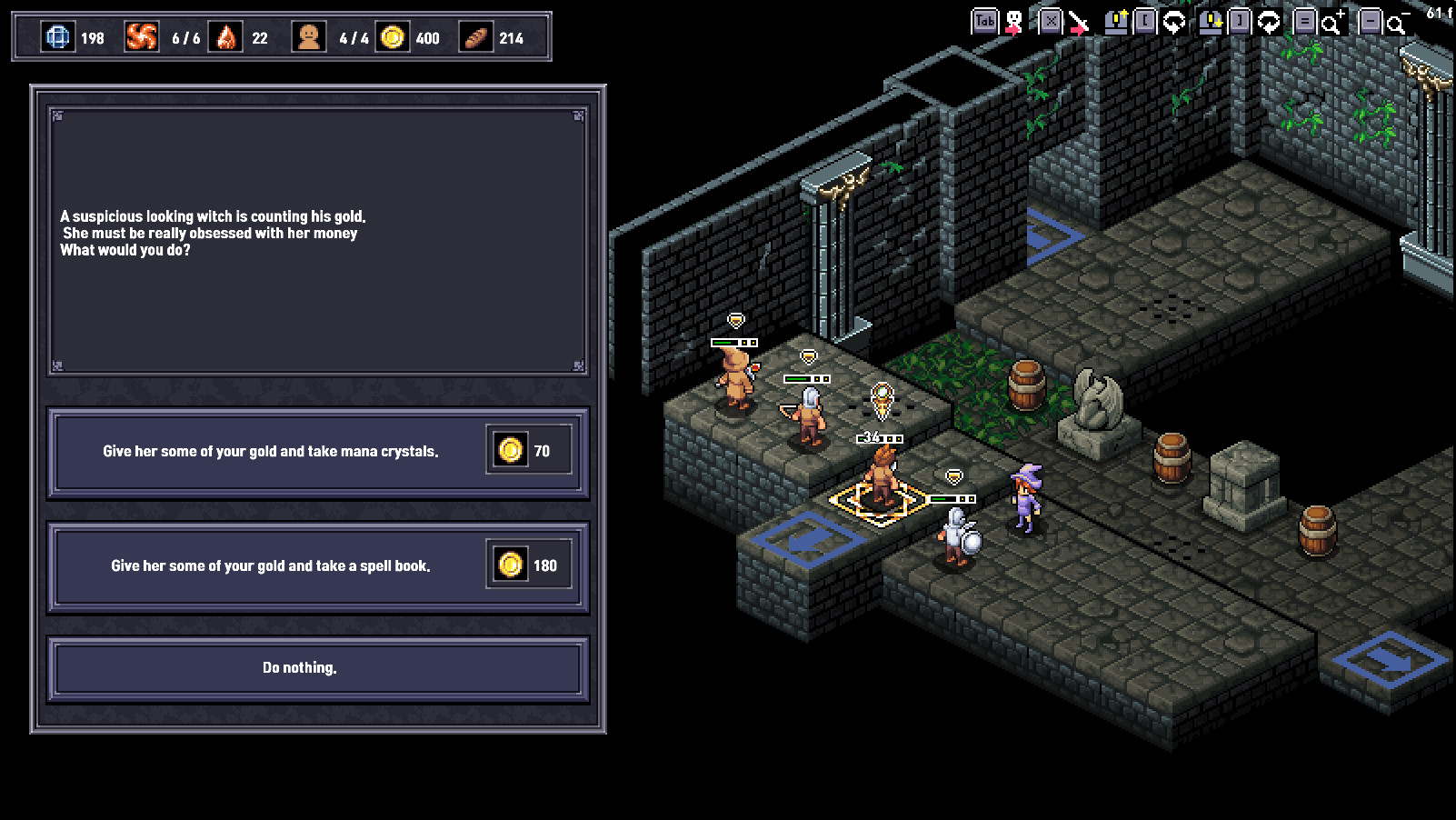Click the witch in the purple hat
Viewport: 1456px width, 820px height.
coord(1023,503)
